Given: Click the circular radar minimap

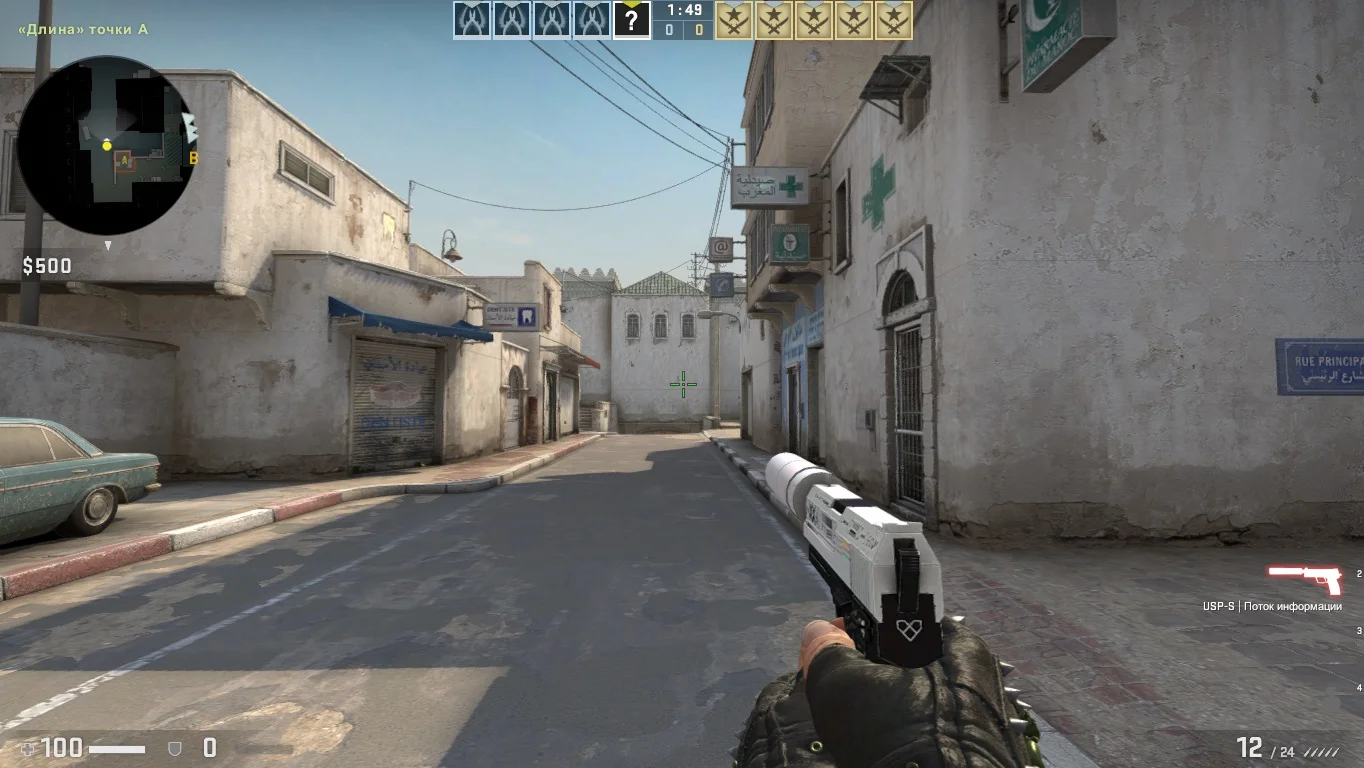Looking at the screenshot, I should 106,146.
